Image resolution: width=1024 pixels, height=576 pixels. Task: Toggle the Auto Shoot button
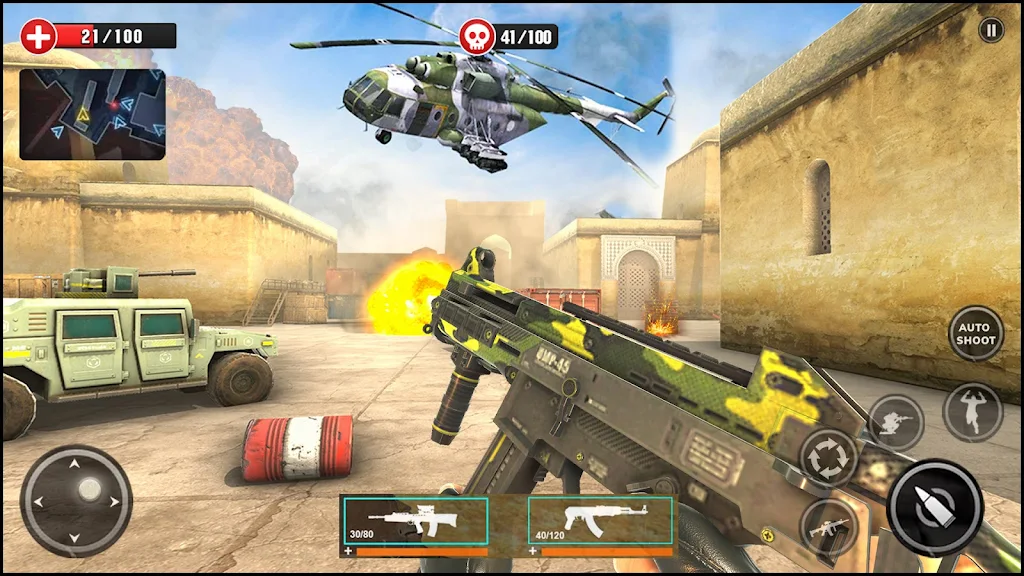975,334
